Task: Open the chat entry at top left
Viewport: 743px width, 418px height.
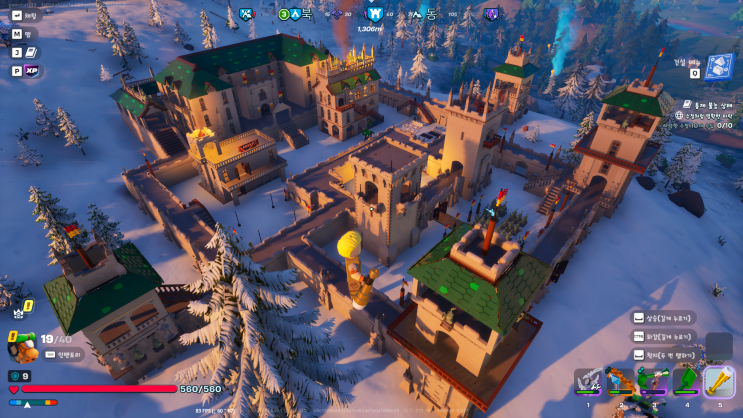Action: [25, 15]
